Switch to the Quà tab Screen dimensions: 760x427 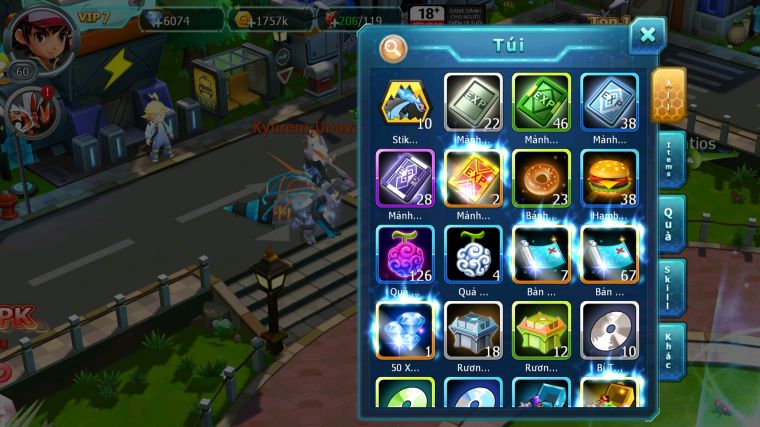click(670, 222)
